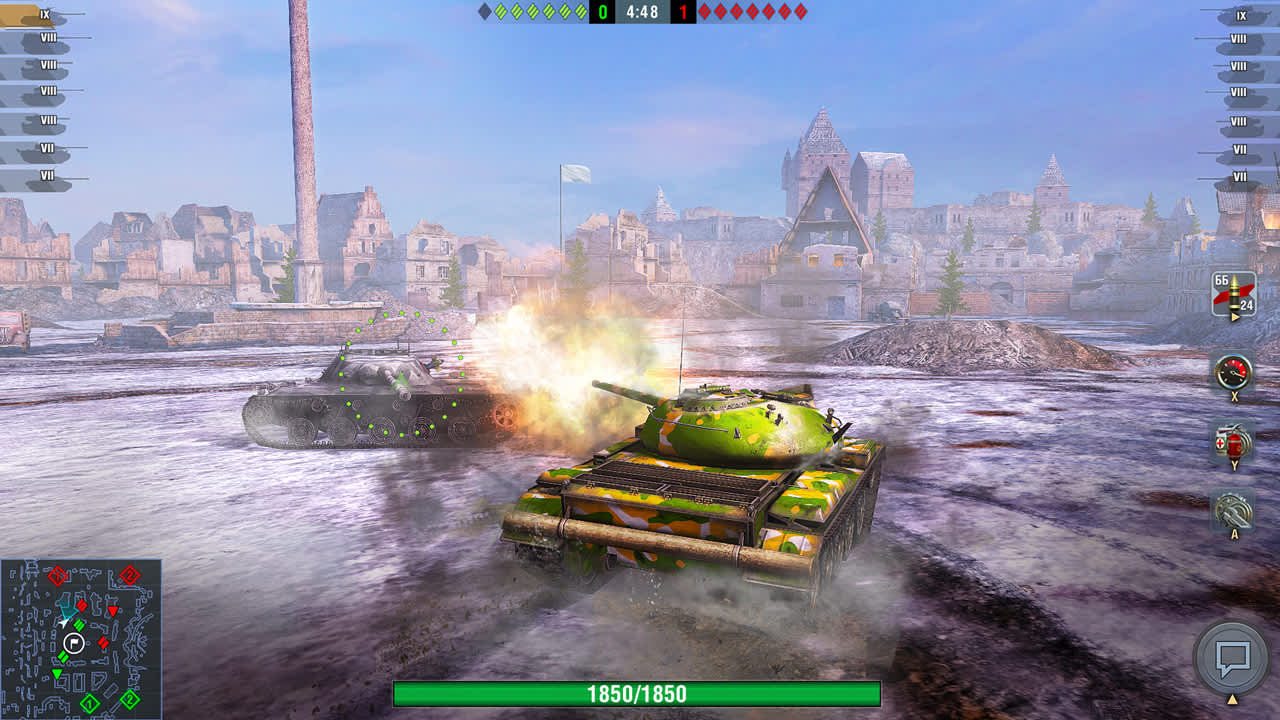The height and width of the screenshot is (720, 1280).
Task: Select the tier IX ally tank icon
Action: click(x=30, y=15)
